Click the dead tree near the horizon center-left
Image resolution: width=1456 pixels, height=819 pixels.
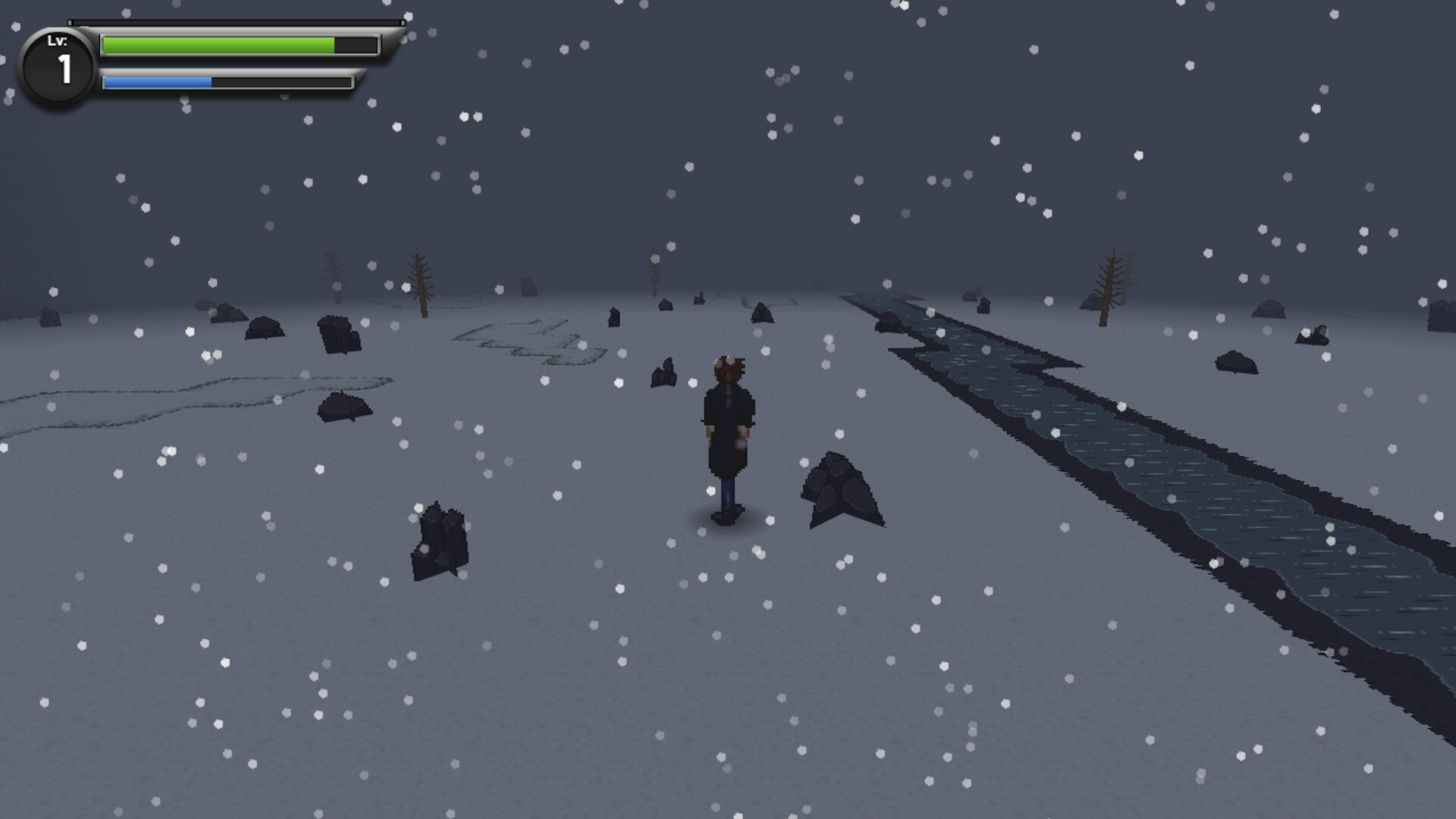[x=419, y=284]
